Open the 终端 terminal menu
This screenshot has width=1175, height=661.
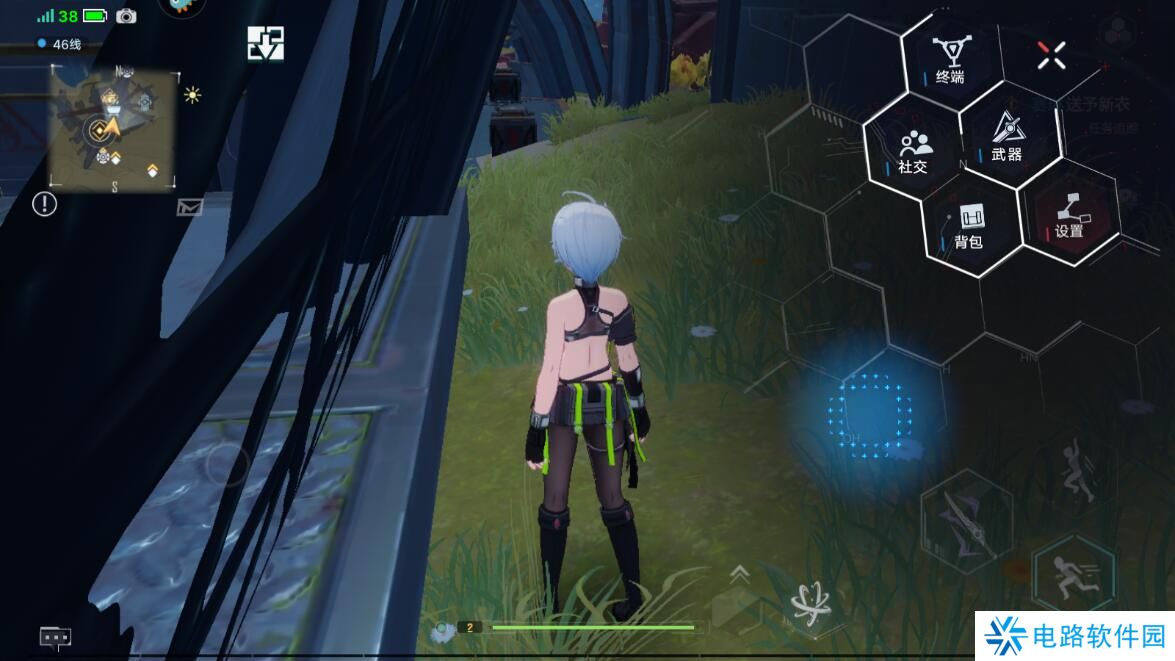949,58
